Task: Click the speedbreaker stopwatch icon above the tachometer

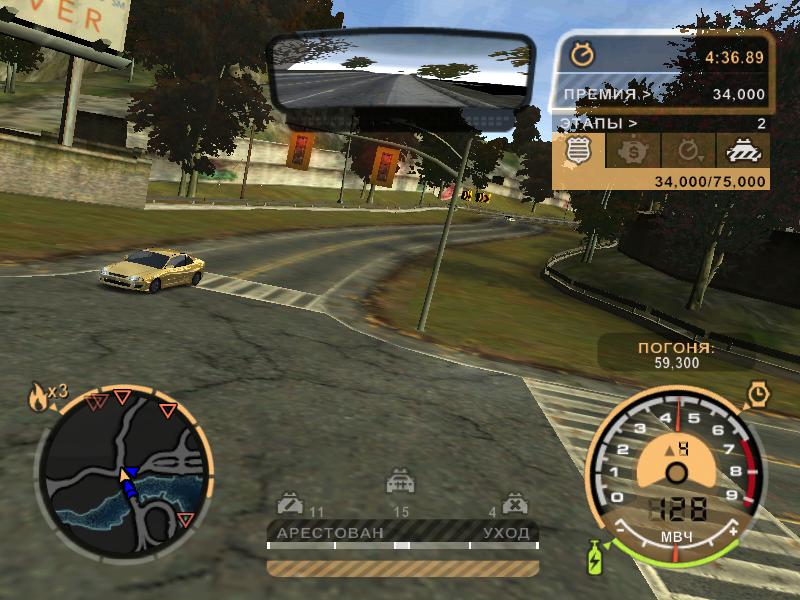Action: (757, 394)
